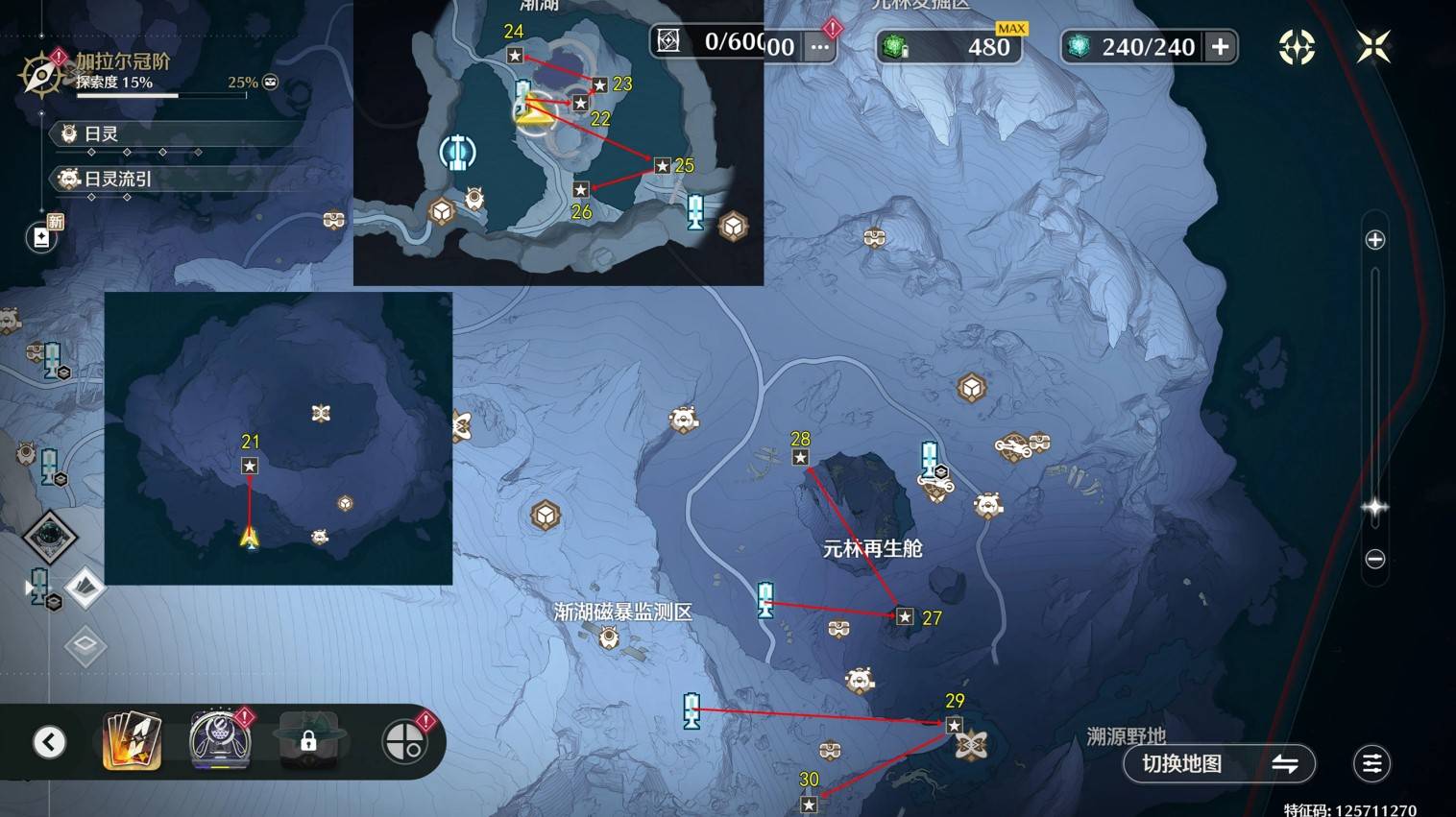Select the star marker numbered 27
1456x817 pixels.
[x=905, y=617]
